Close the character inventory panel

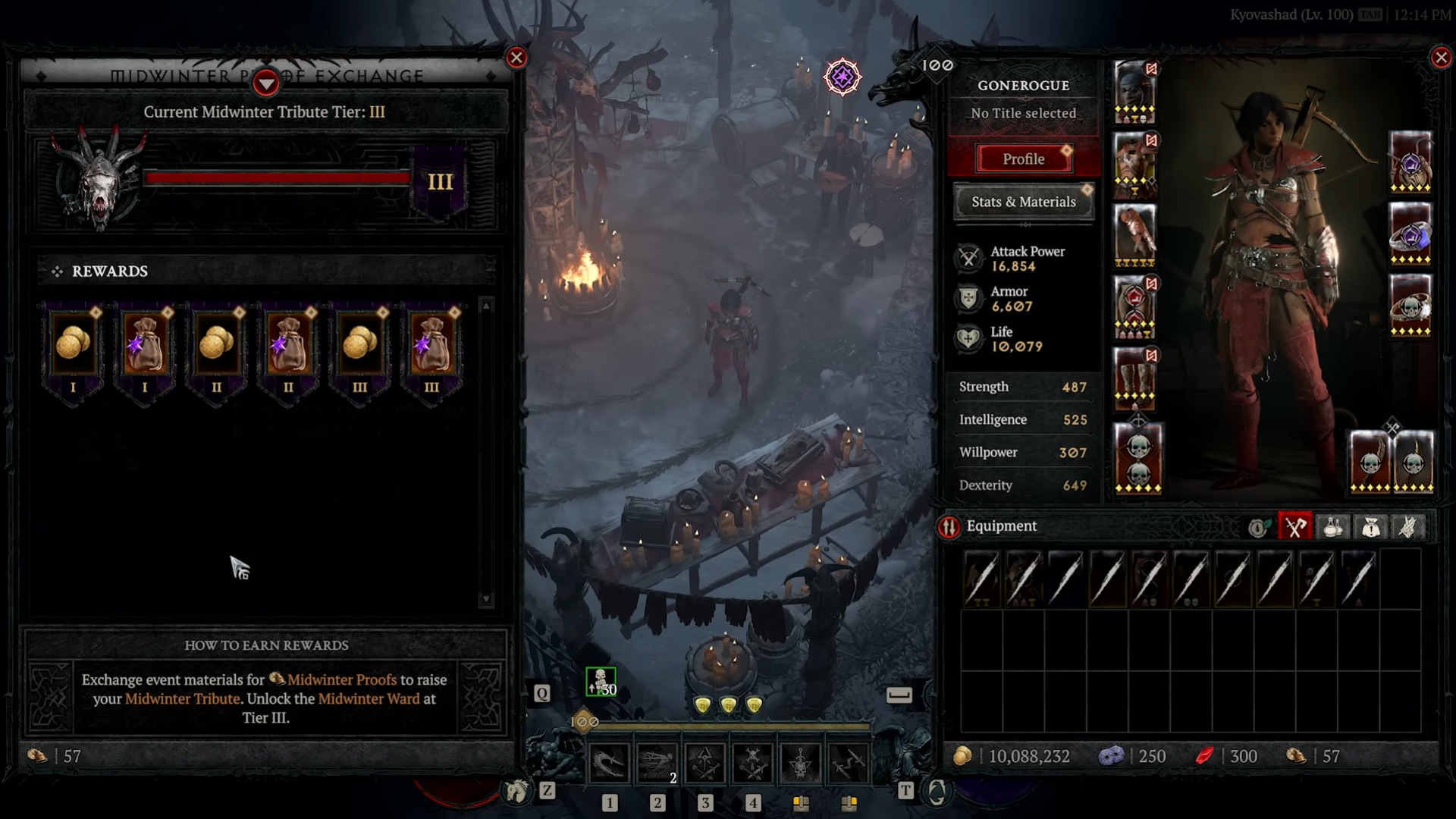click(x=1441, y=58)
